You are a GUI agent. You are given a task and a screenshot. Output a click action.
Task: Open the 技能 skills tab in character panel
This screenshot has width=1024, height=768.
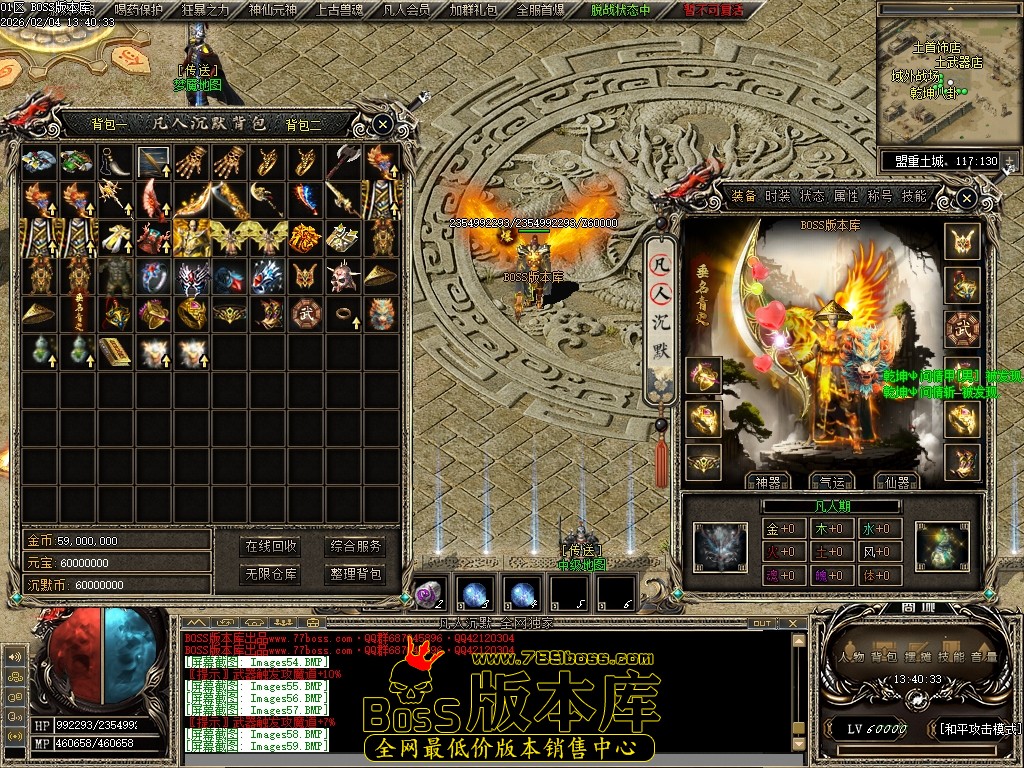[914, 196]
